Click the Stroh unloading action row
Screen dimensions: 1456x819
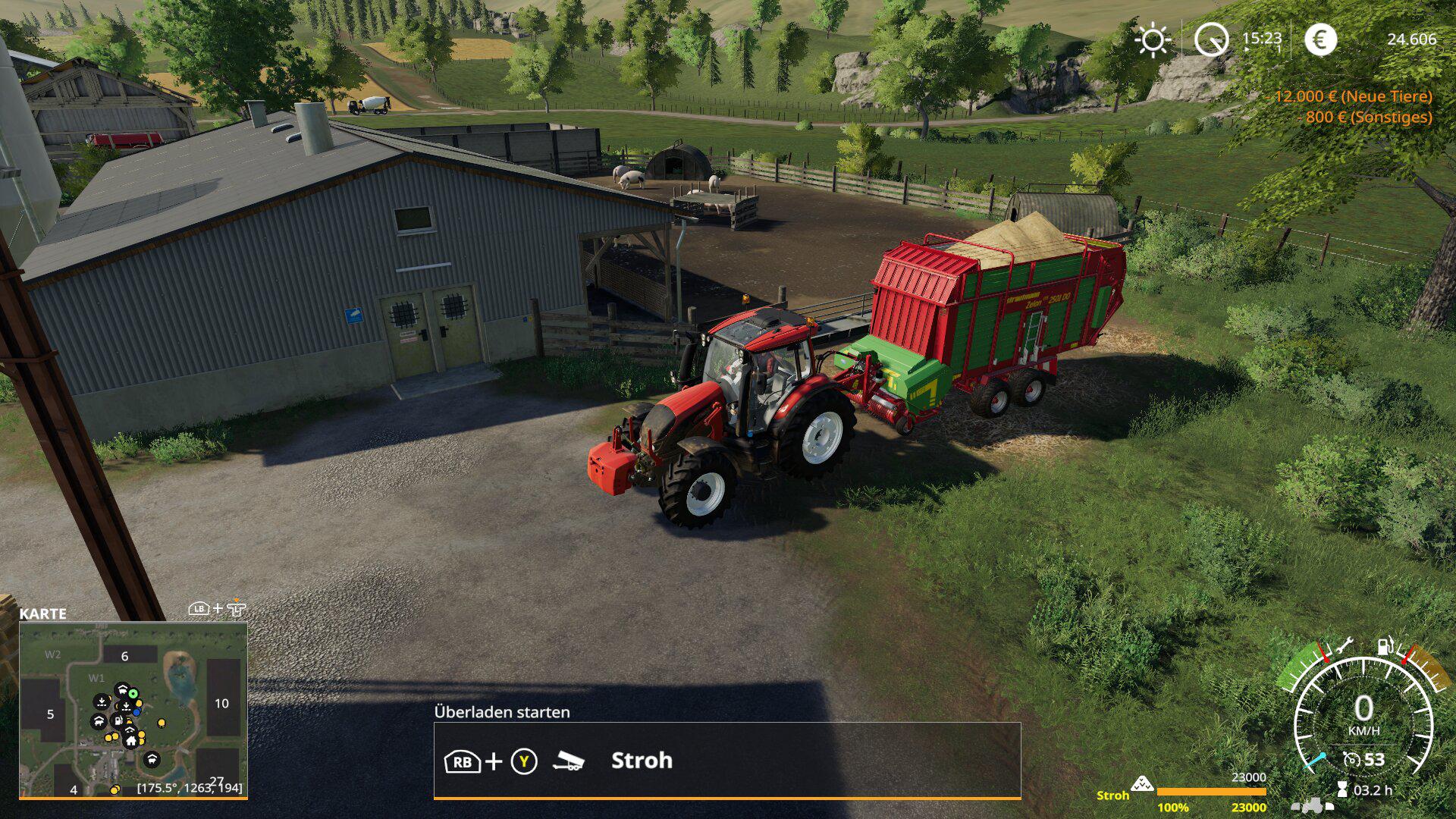[x=726, y=761]
